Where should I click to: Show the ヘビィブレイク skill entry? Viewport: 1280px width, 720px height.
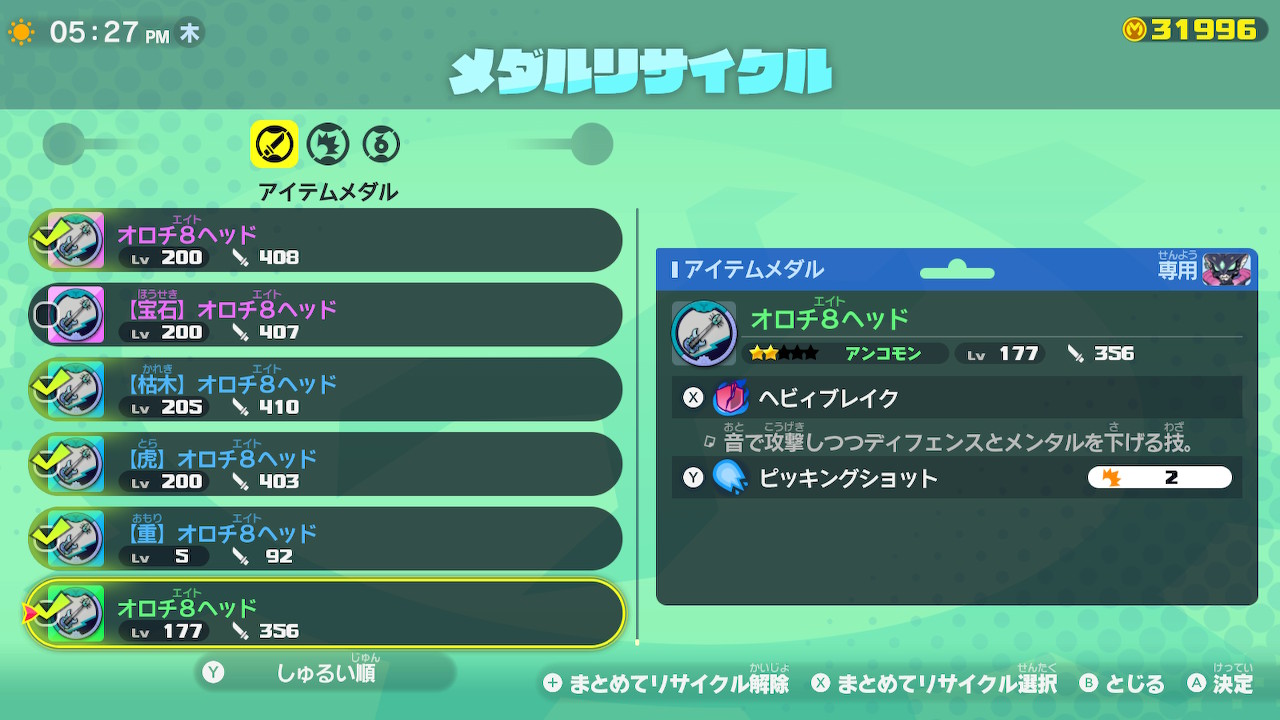(956, 398)
